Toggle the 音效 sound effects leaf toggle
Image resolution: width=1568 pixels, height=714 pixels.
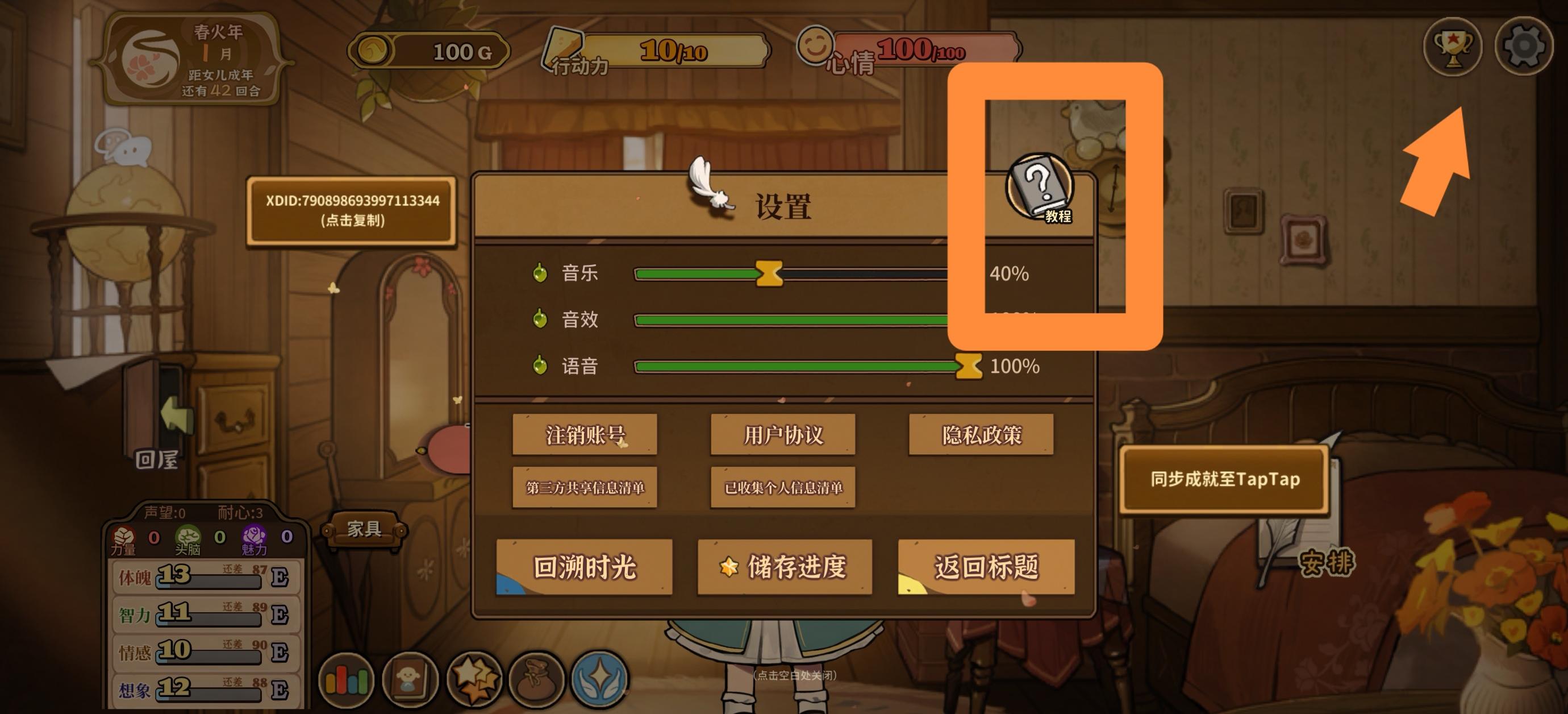[x=539, y=320]
